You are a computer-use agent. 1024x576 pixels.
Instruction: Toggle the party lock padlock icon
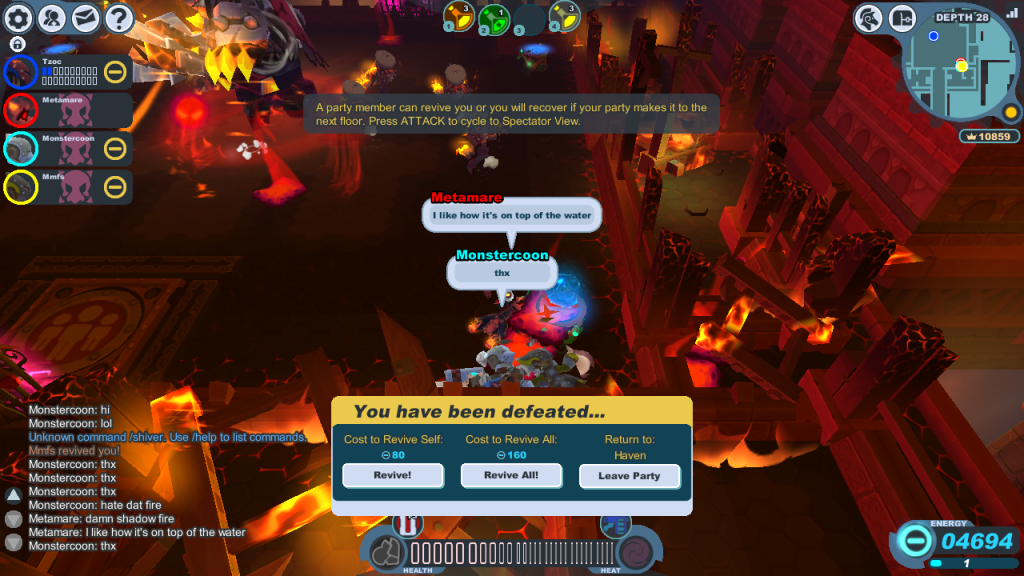18,44
